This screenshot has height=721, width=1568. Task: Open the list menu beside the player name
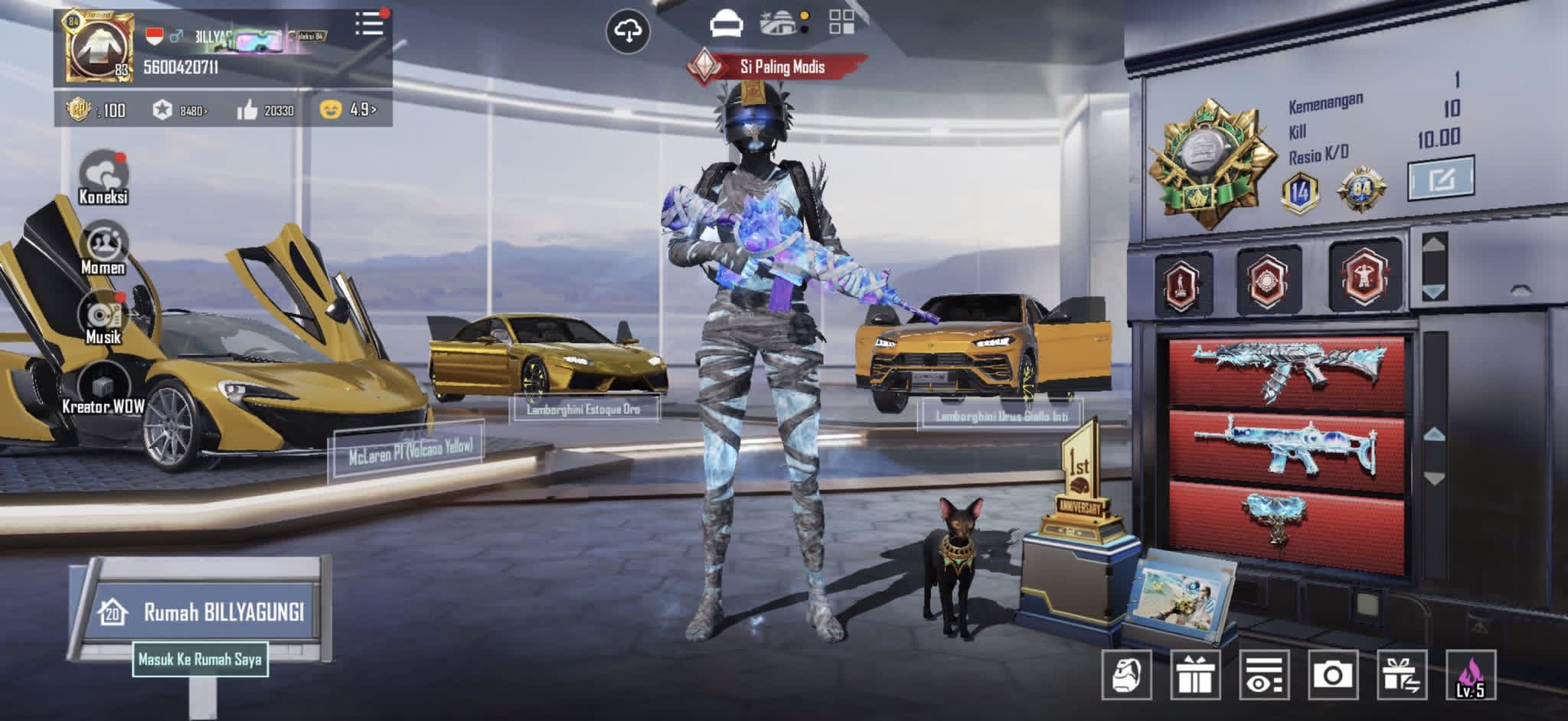[x=369, y=24]
